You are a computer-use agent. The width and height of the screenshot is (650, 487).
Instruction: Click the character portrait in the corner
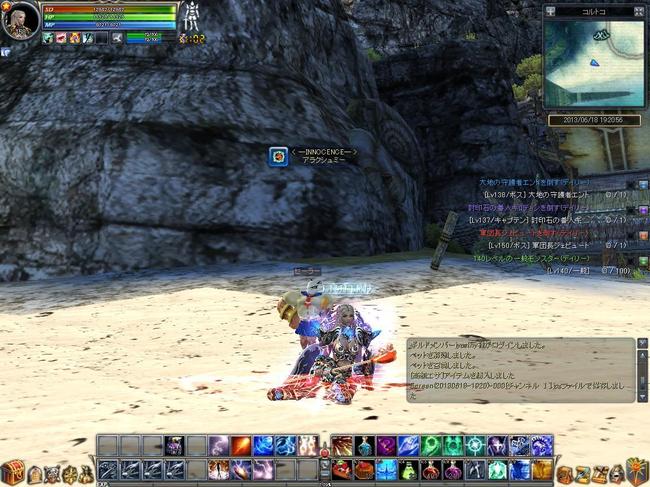(x=20, y=20)
